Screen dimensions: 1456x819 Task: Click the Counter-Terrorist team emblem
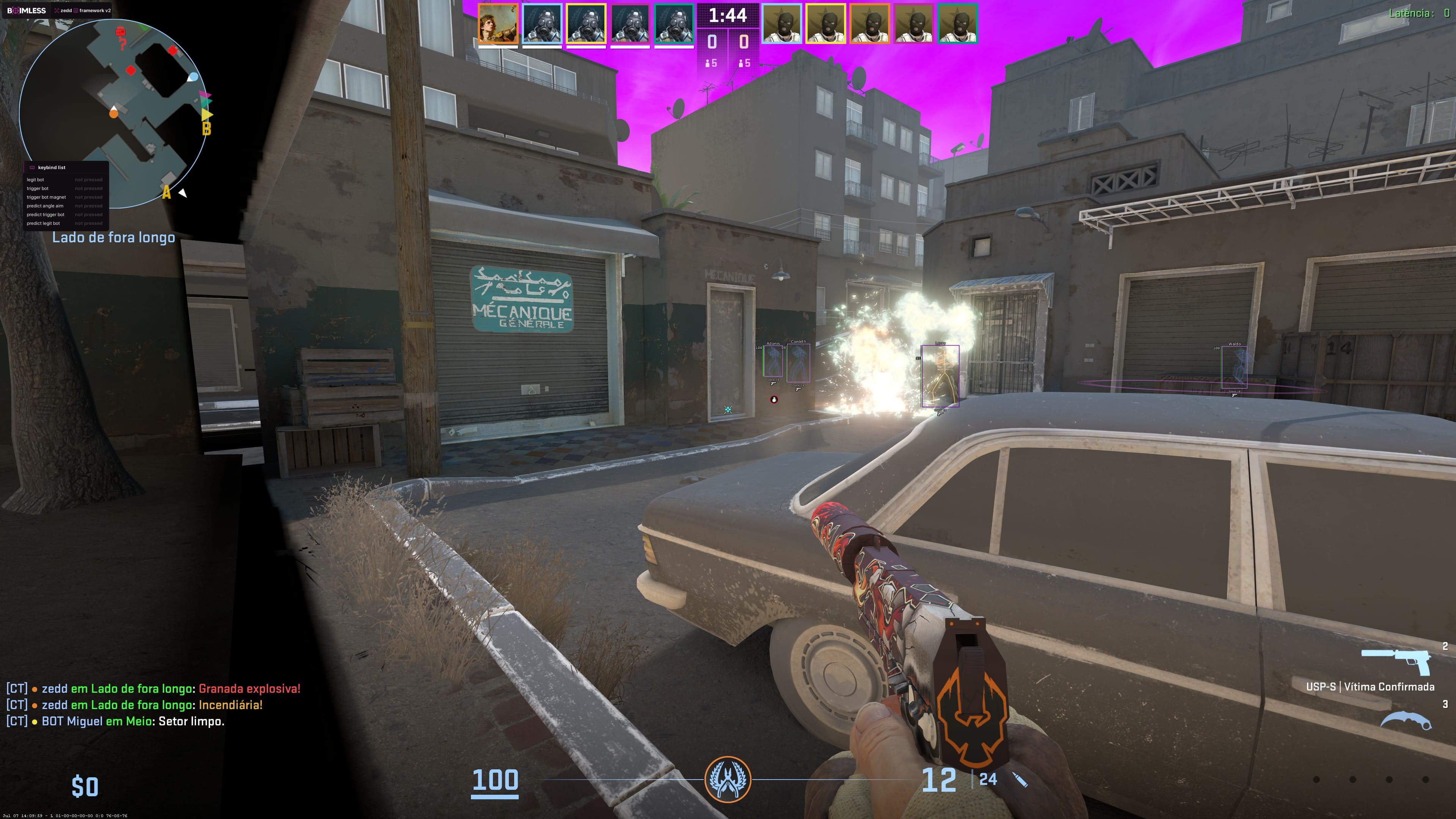(728, 780)
